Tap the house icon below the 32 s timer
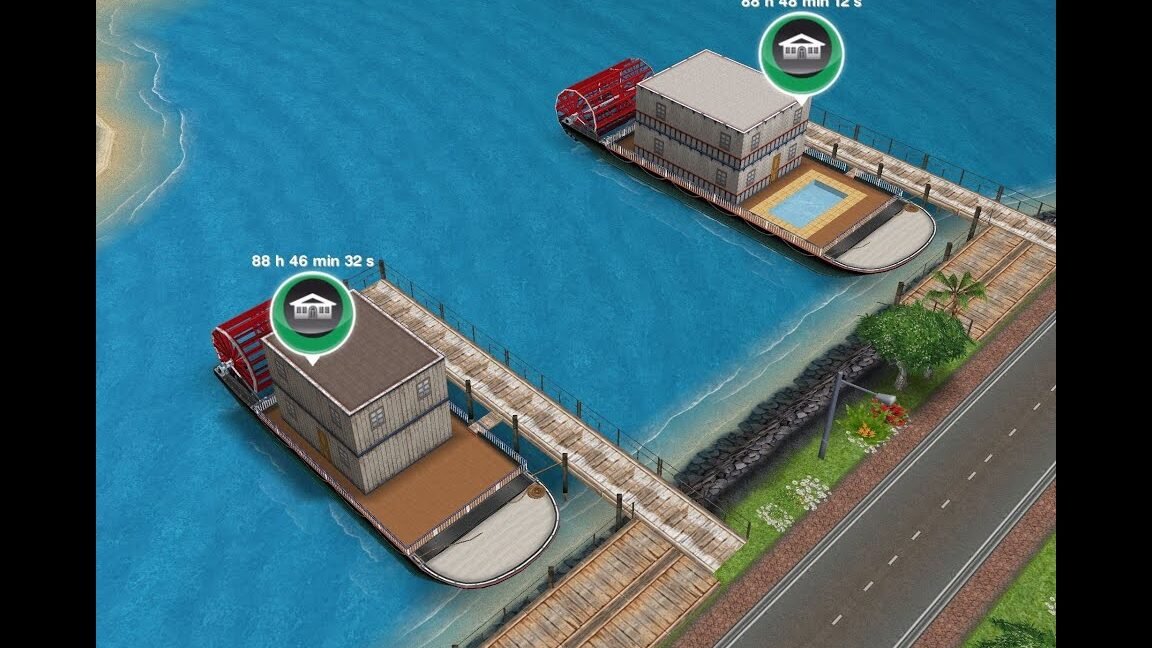Viewport: 1152px width, 648px height. [313, 311]
